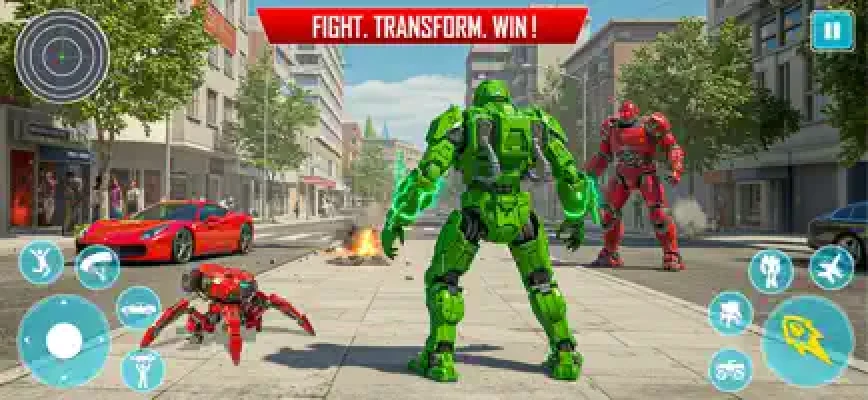Switch to the robot form
Image resolution: width=868 pixels, height=400 pixels.
(770, 270)
